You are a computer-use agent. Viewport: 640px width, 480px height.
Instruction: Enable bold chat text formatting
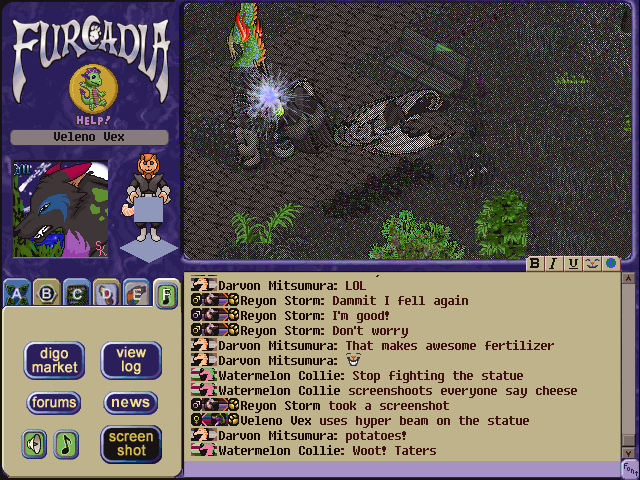tap(535, 264)
